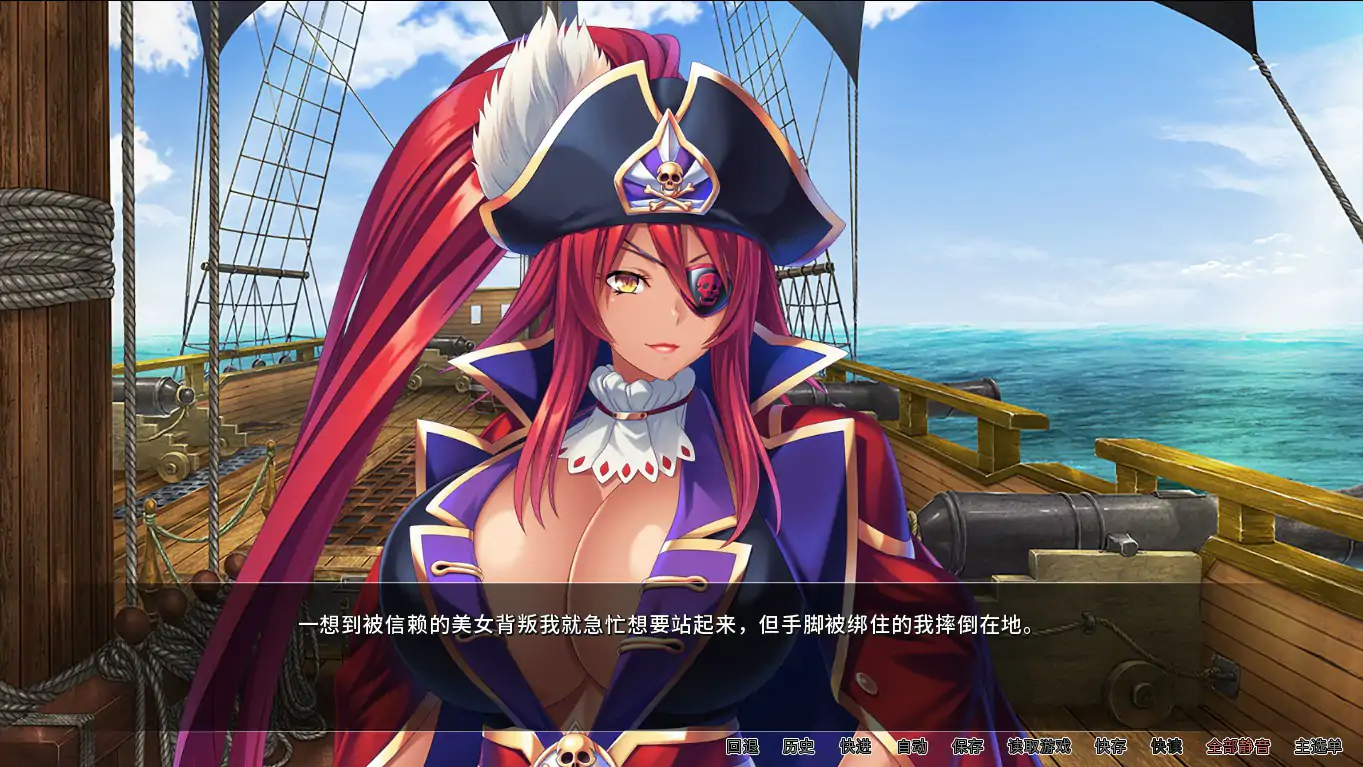Click the skull insignia on the pirate hat
Viewport: 1363px width, 767px height.
[x=668, y=177]
